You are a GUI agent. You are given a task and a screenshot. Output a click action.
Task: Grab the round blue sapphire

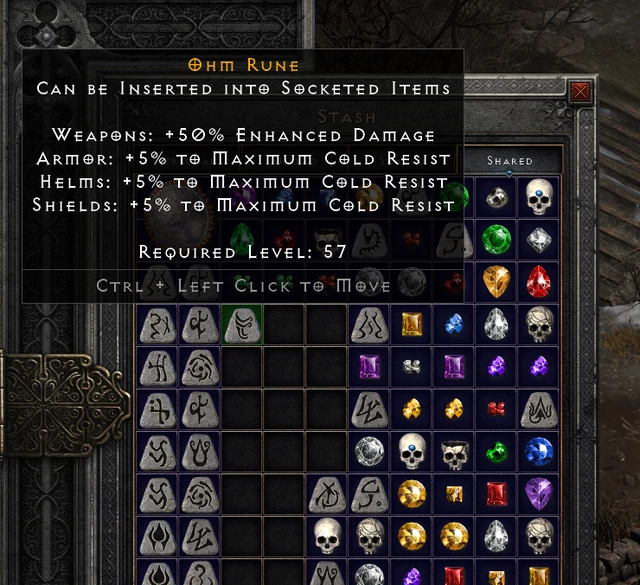click(x=540, y=451)
